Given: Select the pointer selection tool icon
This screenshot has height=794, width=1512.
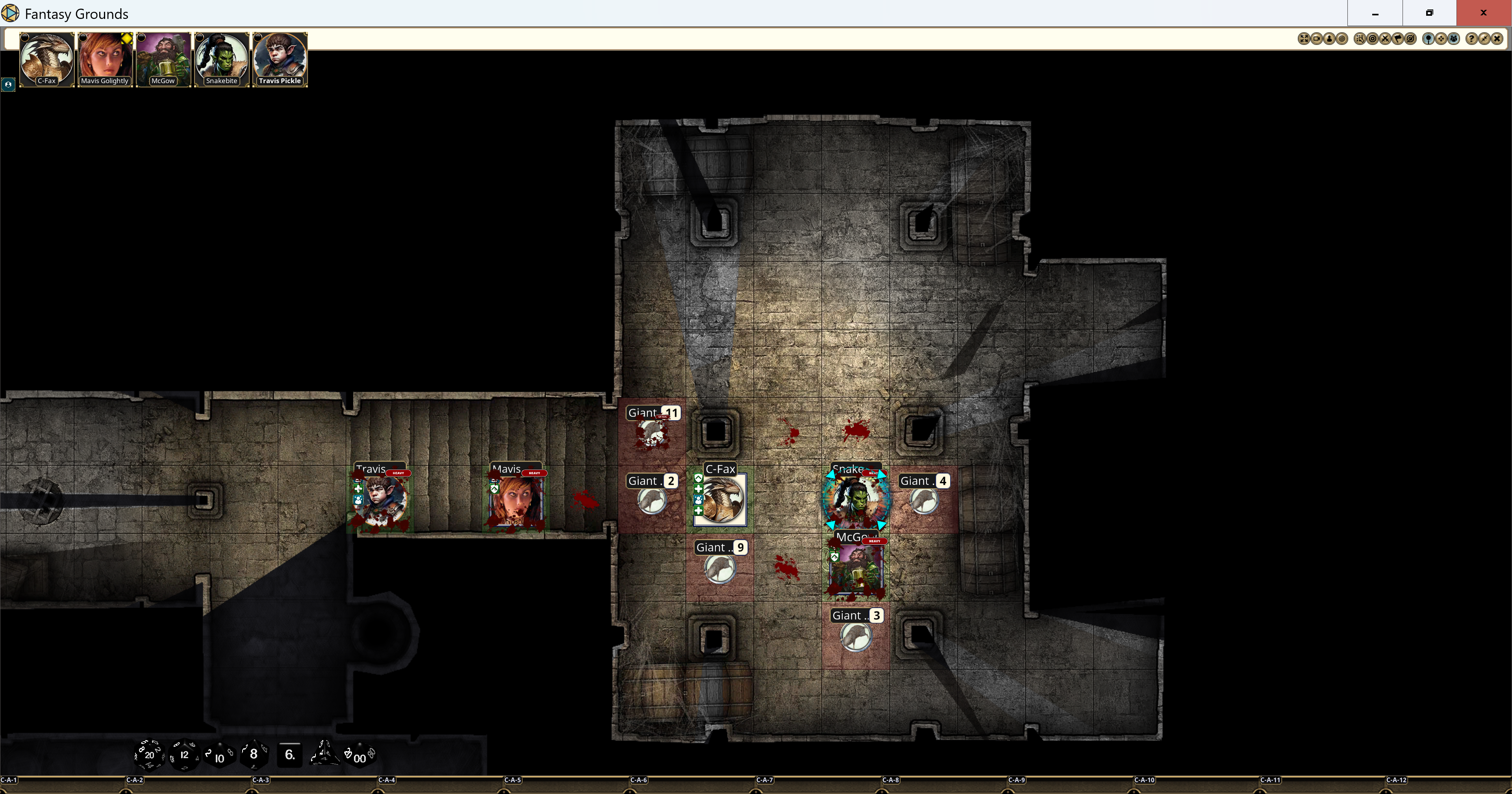Looking at the screenshot, I should pos(1360,39).
